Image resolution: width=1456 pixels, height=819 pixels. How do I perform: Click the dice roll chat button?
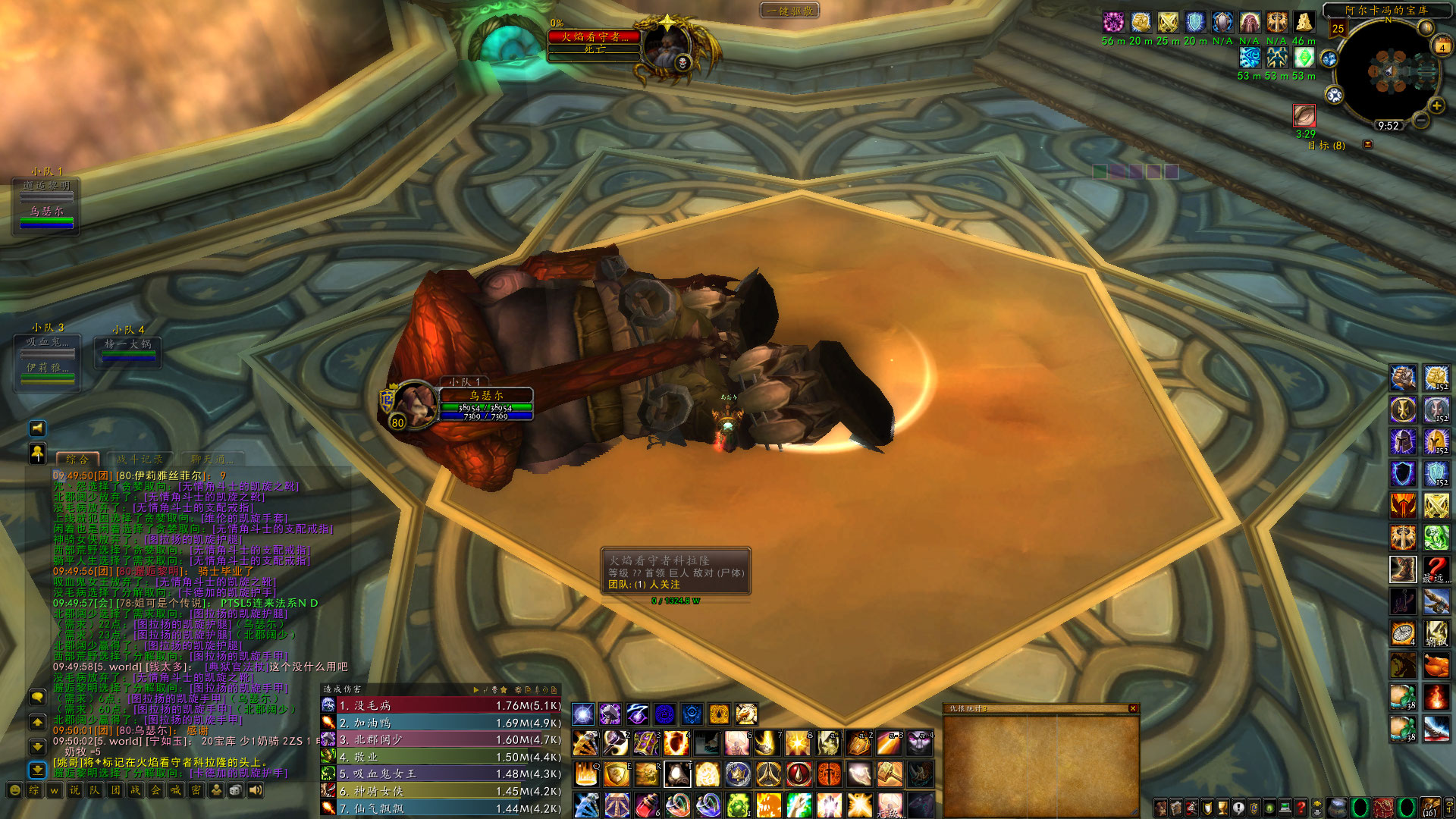click(236, 790)
